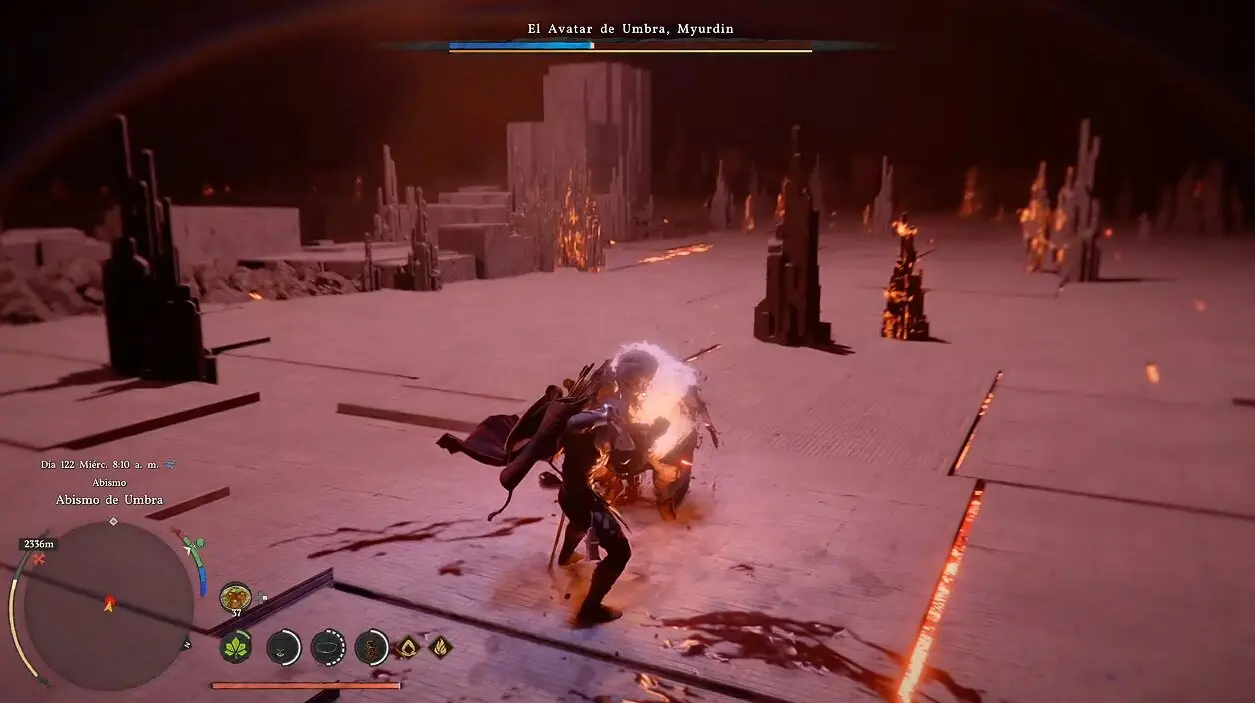The image size is (1255, 703).
Task: Select the water drop status icon
Action: 406,647
